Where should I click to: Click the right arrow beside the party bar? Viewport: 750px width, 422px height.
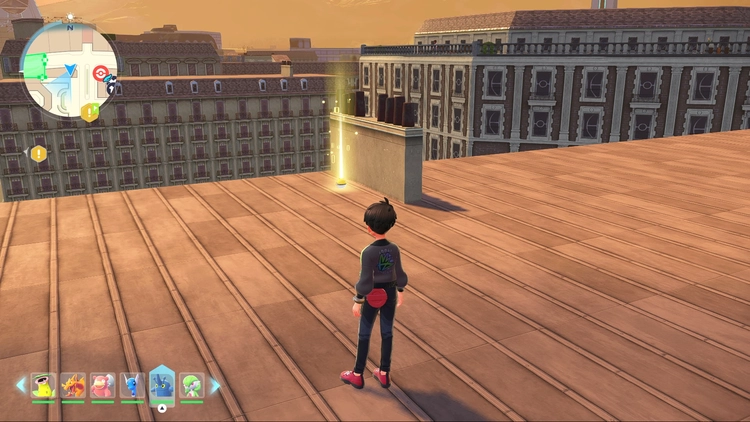click(x=214, y=385)
